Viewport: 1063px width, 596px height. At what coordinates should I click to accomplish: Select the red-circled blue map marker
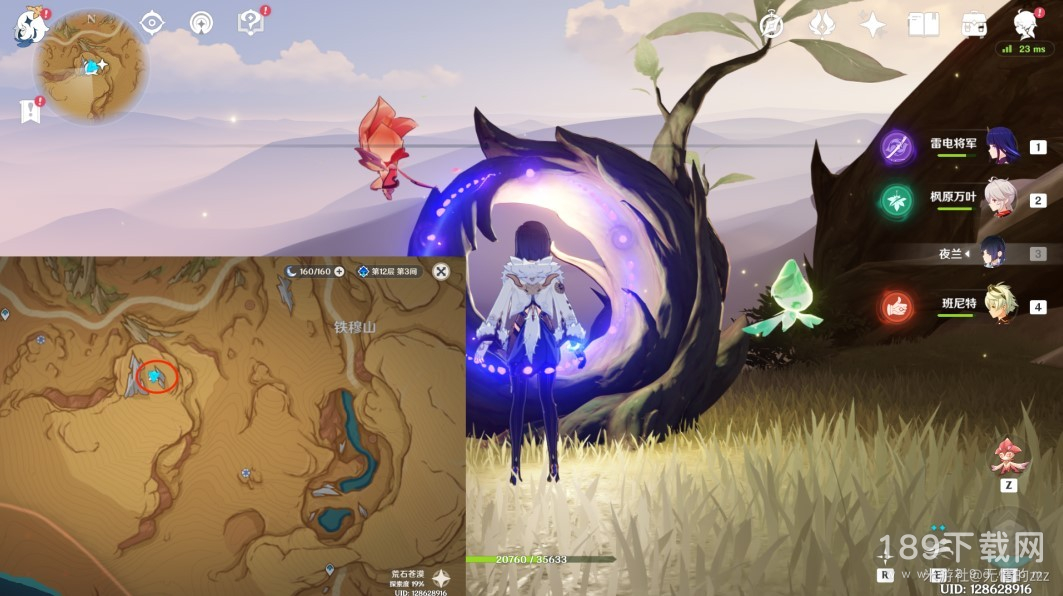(155, 376)
